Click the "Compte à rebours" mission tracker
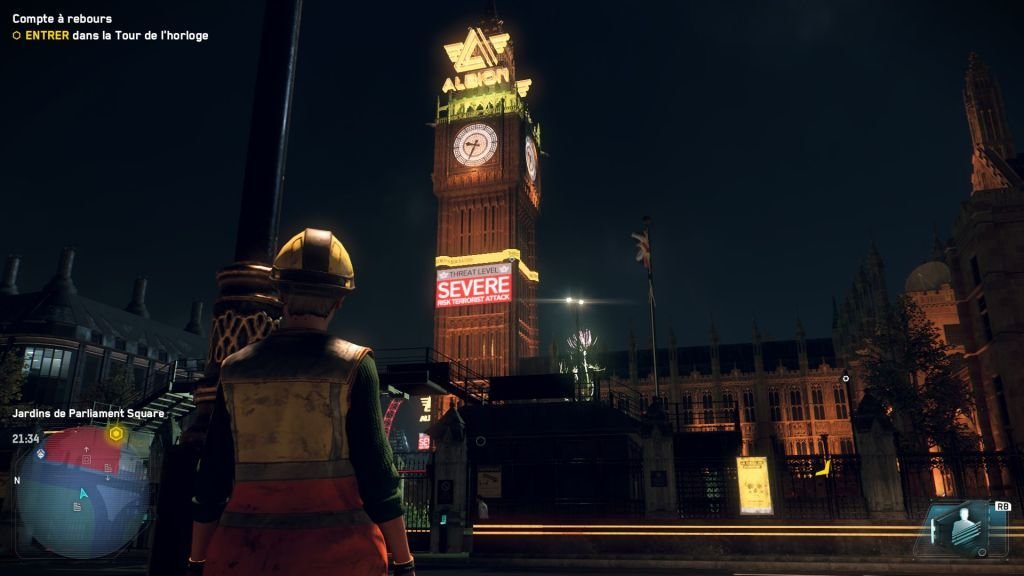 point(62,19)
